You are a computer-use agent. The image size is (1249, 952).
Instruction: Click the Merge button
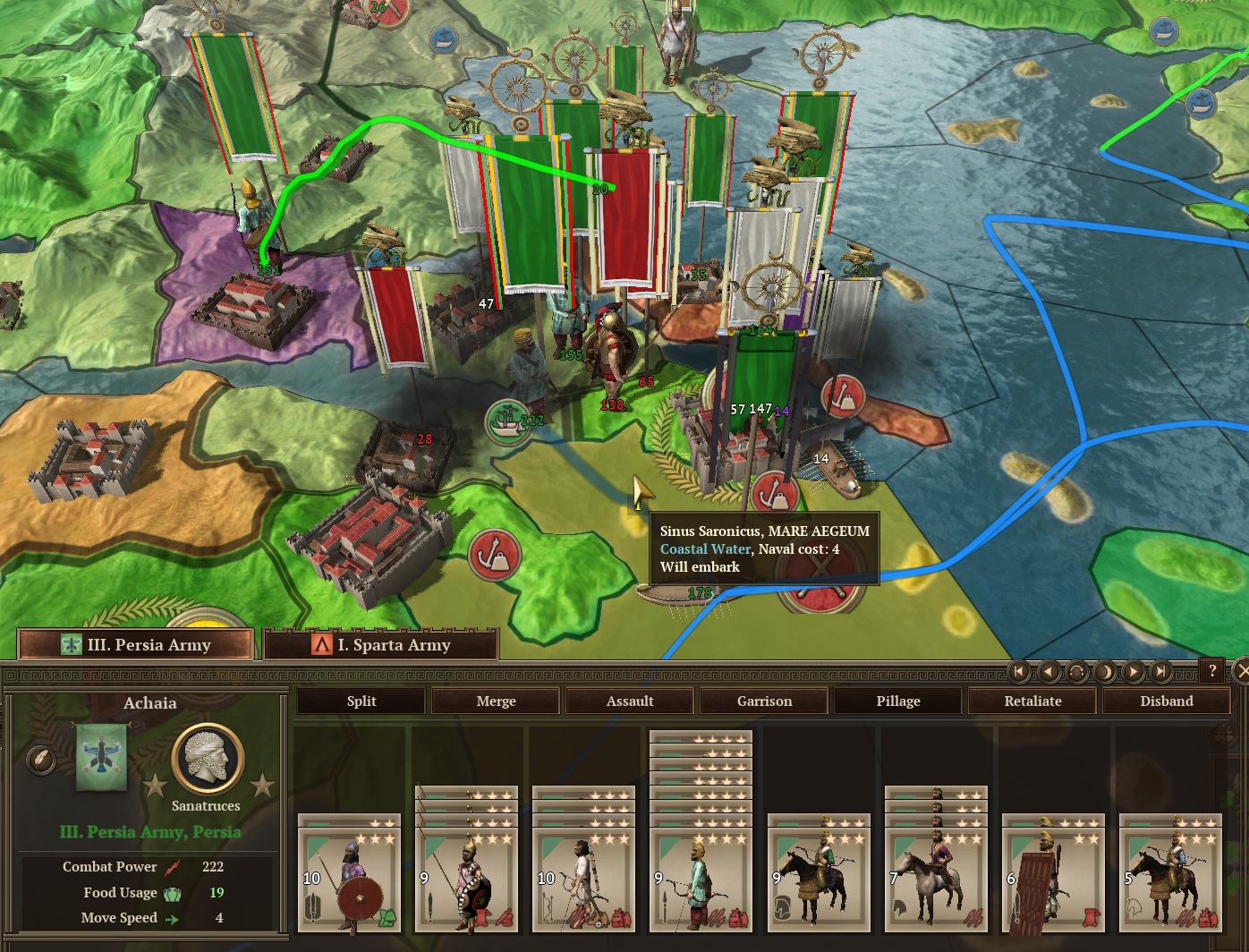[496, 701]
